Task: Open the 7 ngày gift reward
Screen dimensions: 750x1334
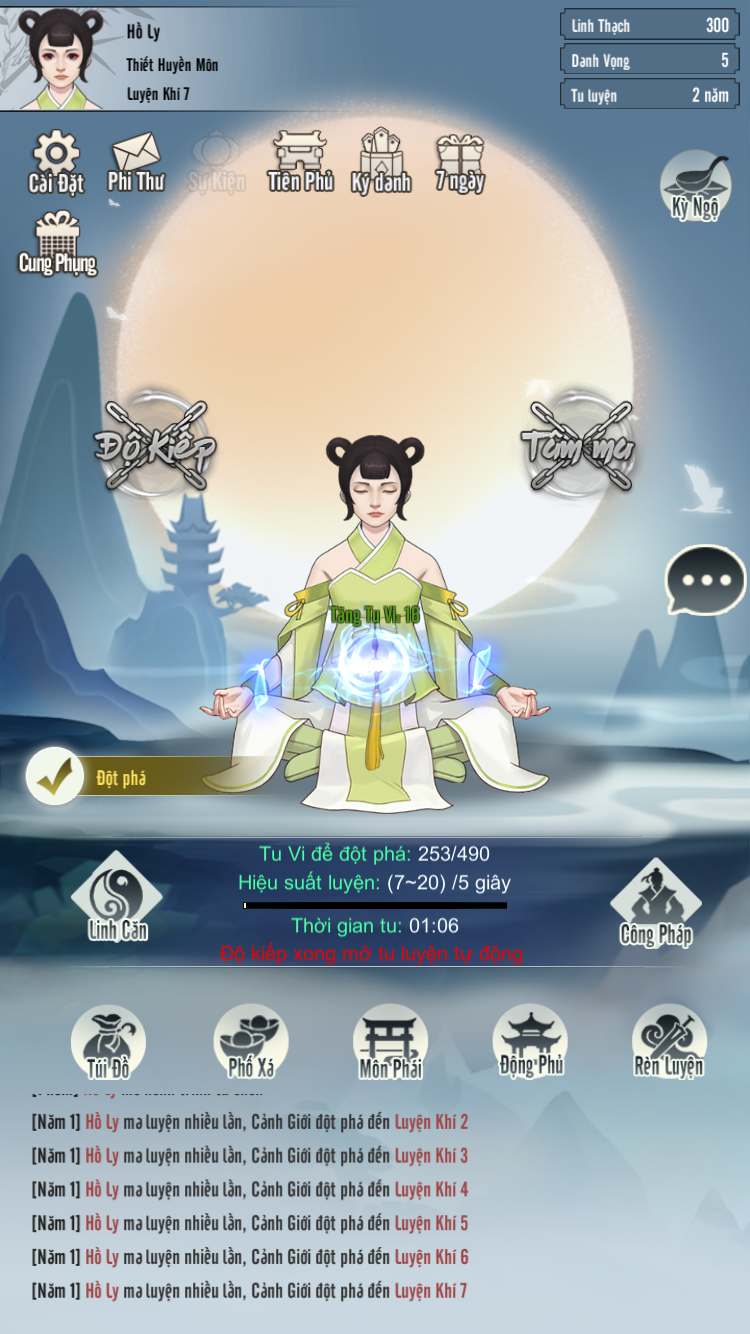Action: tap(460, 160)
